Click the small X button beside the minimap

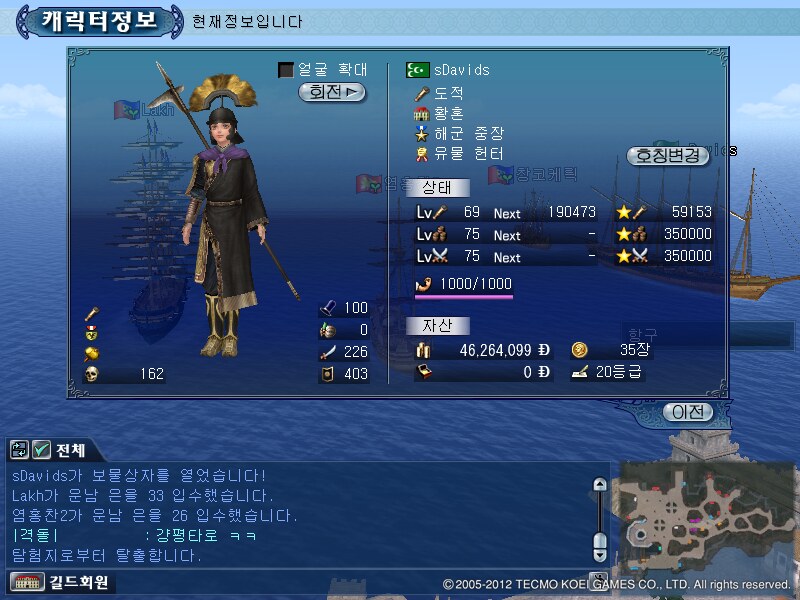point(598,578)
